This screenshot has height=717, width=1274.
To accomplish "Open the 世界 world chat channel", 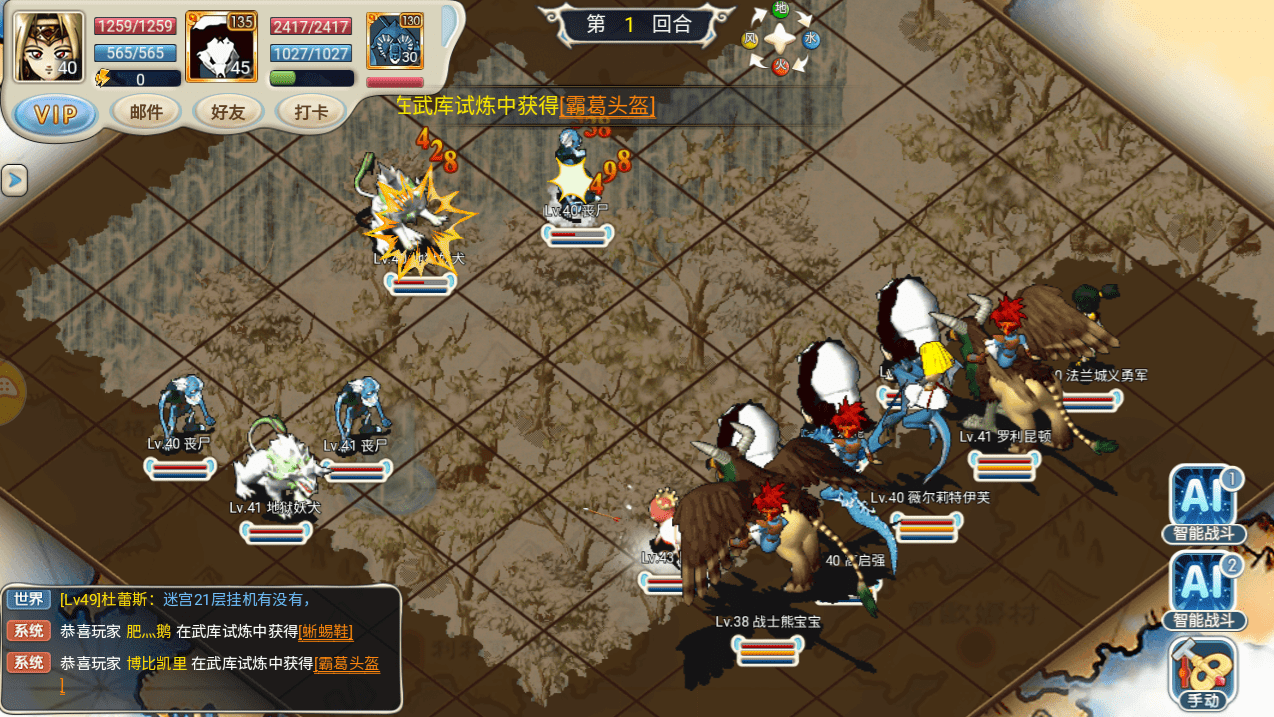I will 28,599.
